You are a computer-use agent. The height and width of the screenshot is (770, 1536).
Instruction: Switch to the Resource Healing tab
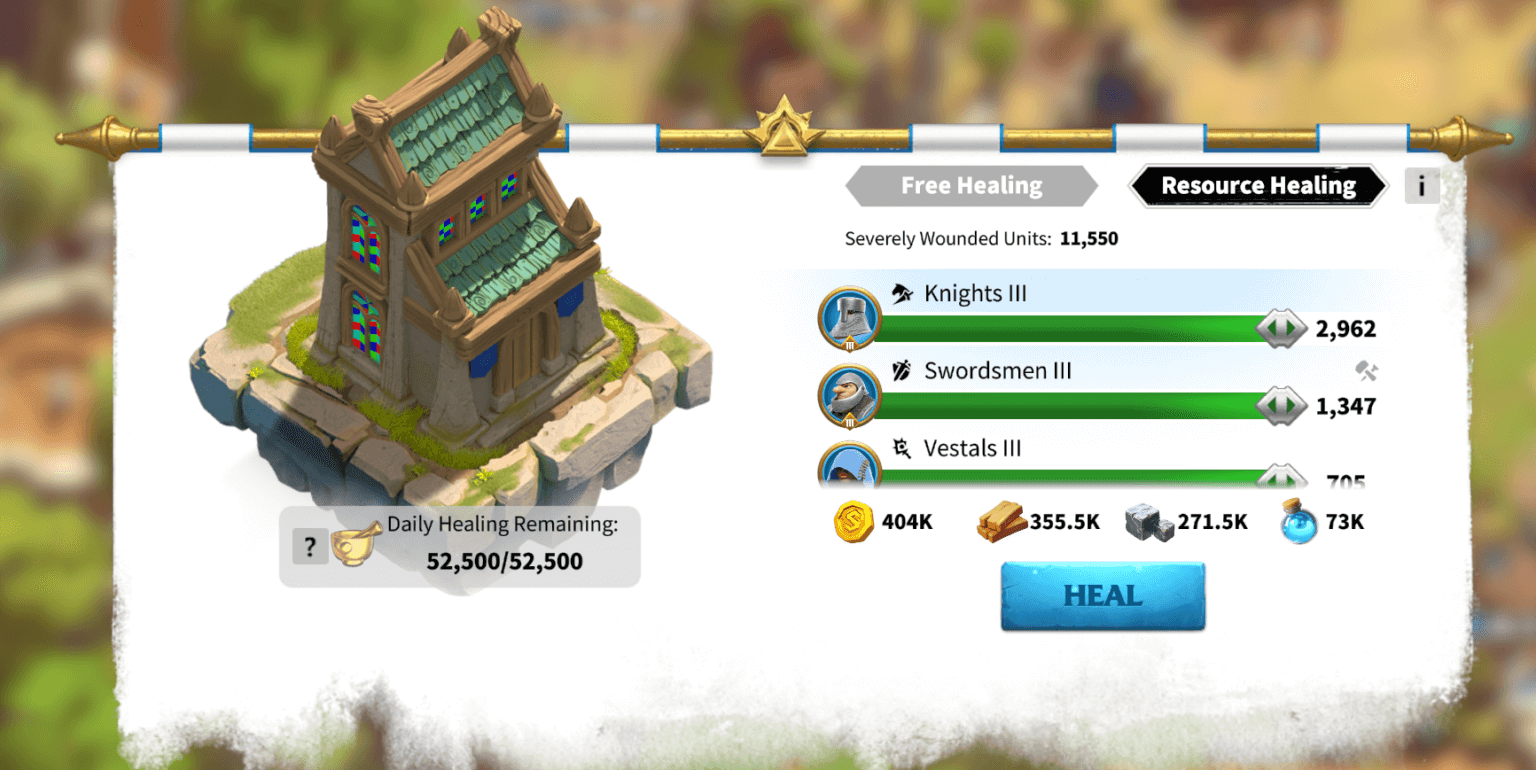coord(1256,185)
